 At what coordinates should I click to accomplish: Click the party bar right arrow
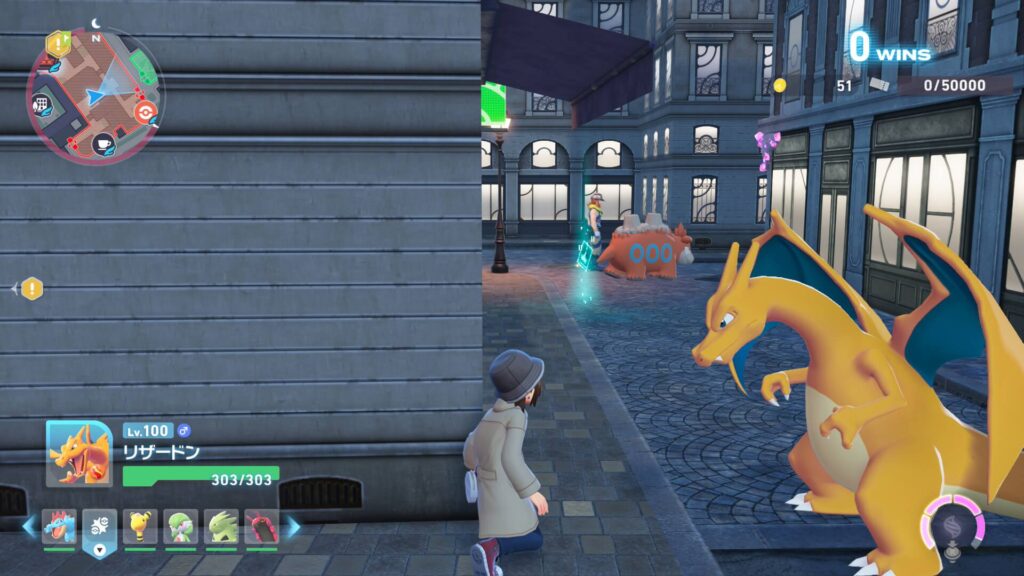[293, 526]
